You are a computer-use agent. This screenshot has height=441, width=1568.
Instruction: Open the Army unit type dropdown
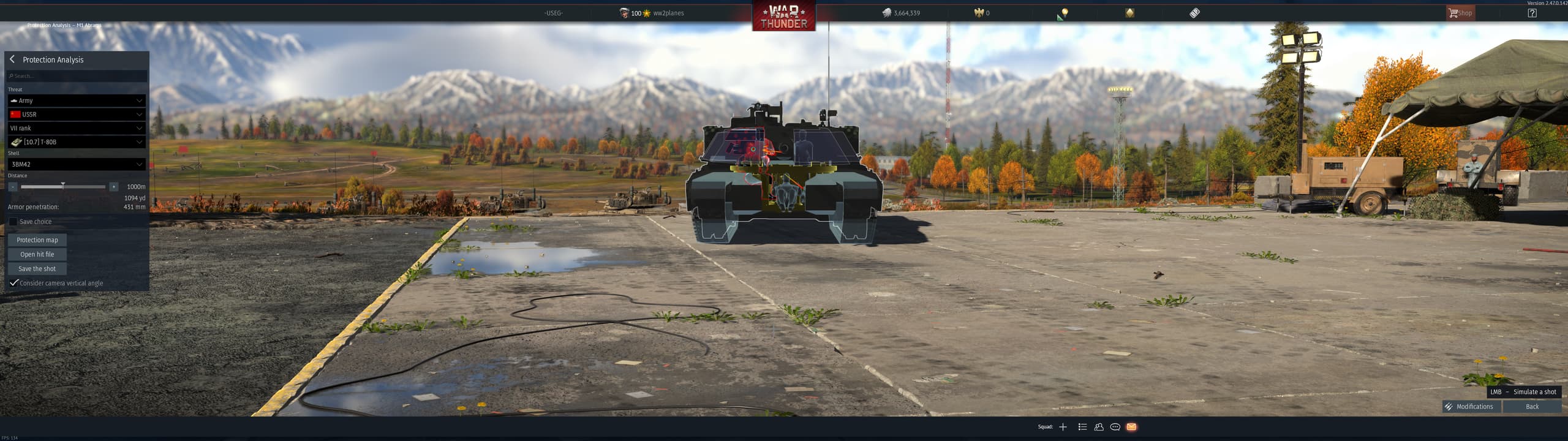77,100
